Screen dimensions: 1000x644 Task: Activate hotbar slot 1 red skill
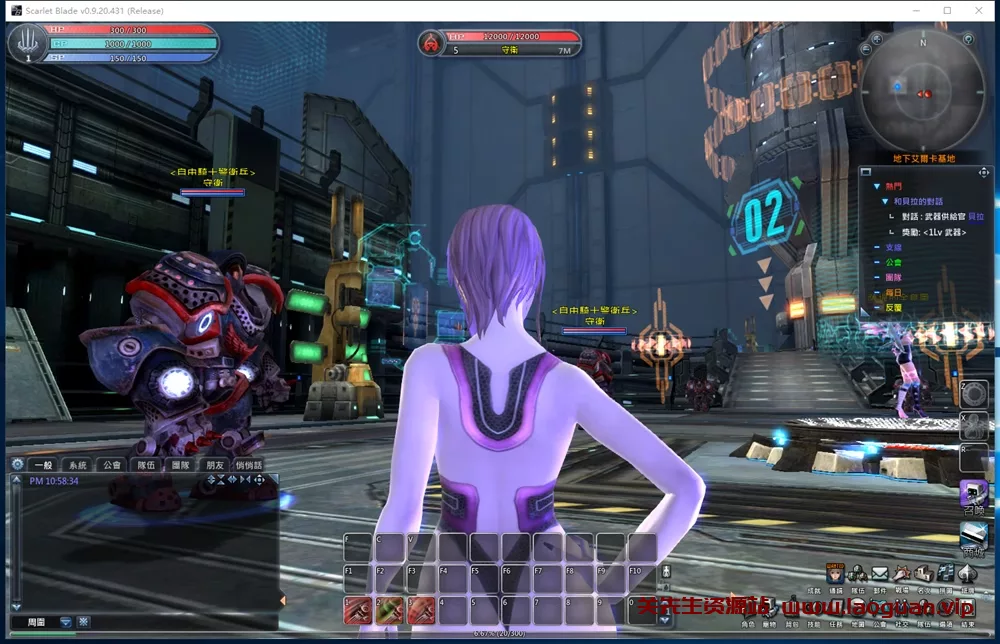coord(357,609)
